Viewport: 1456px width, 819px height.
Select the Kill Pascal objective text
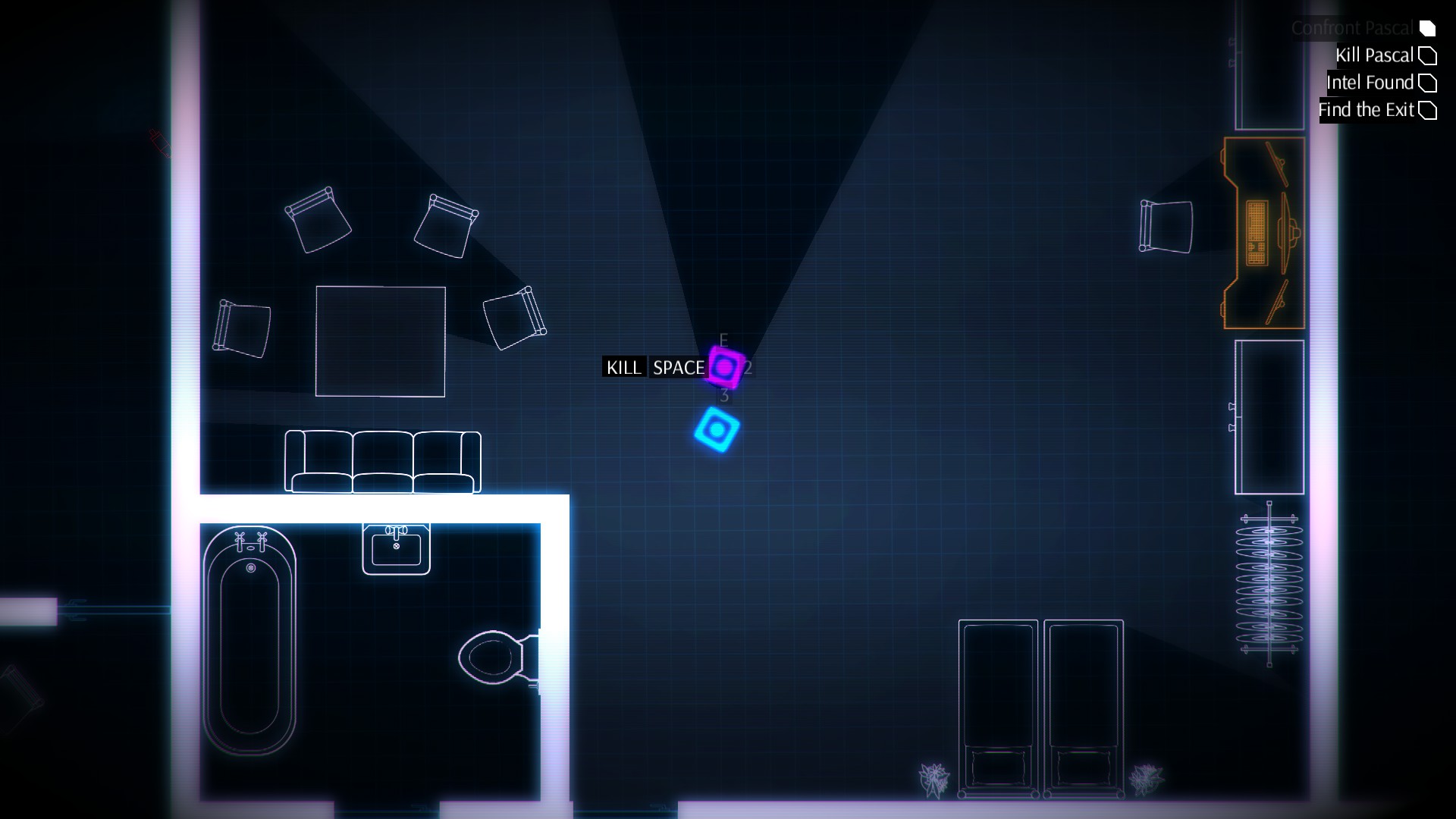(1375, 55)
